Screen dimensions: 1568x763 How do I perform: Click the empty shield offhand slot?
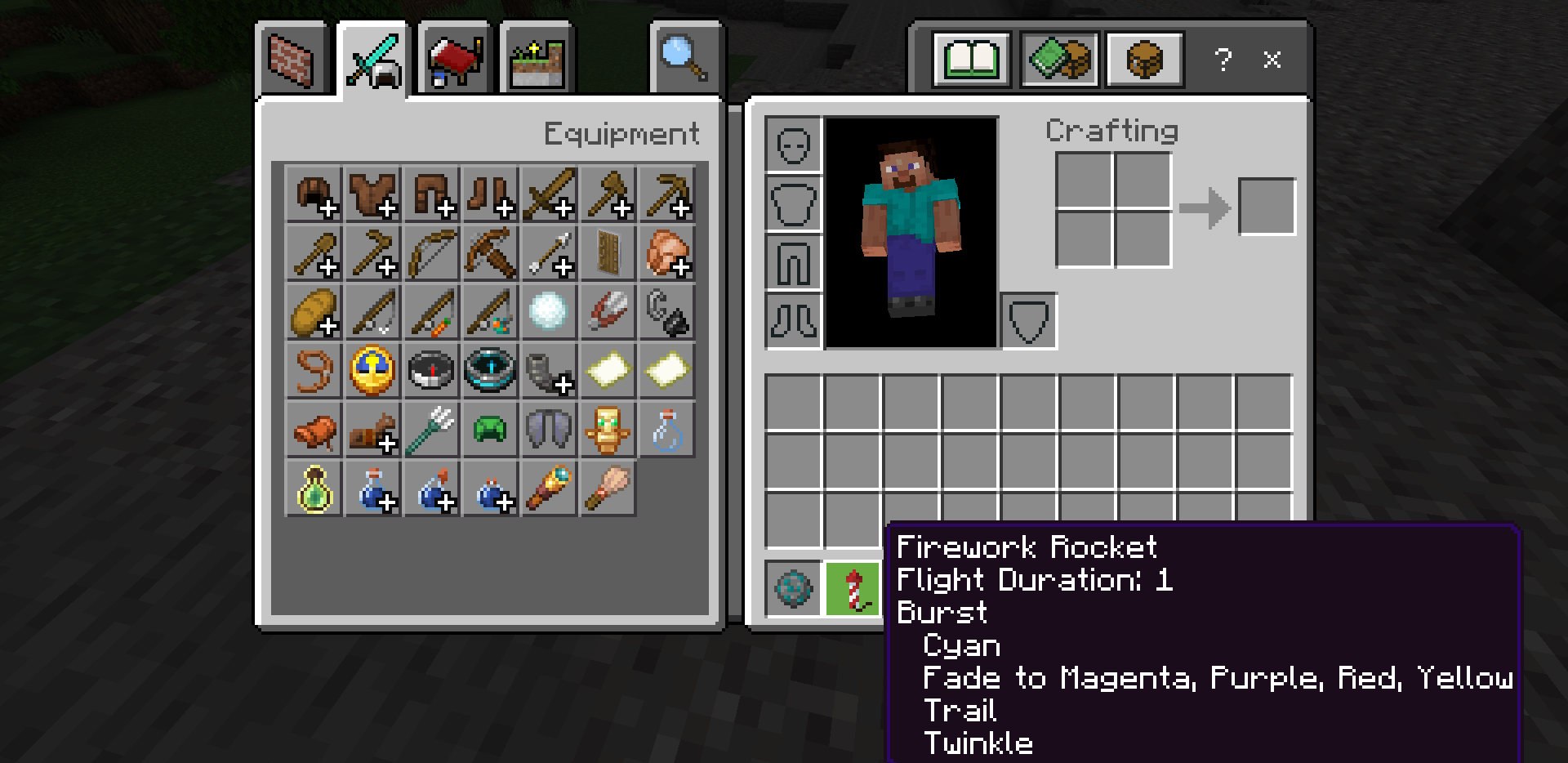tap(1028, 321)
